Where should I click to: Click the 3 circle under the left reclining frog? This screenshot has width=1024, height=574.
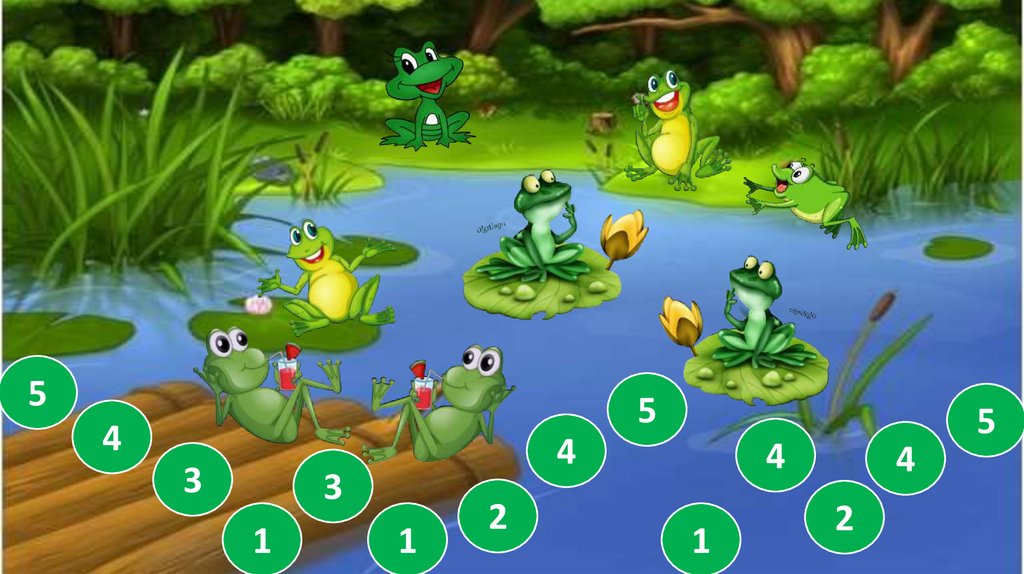pos(192,480)
